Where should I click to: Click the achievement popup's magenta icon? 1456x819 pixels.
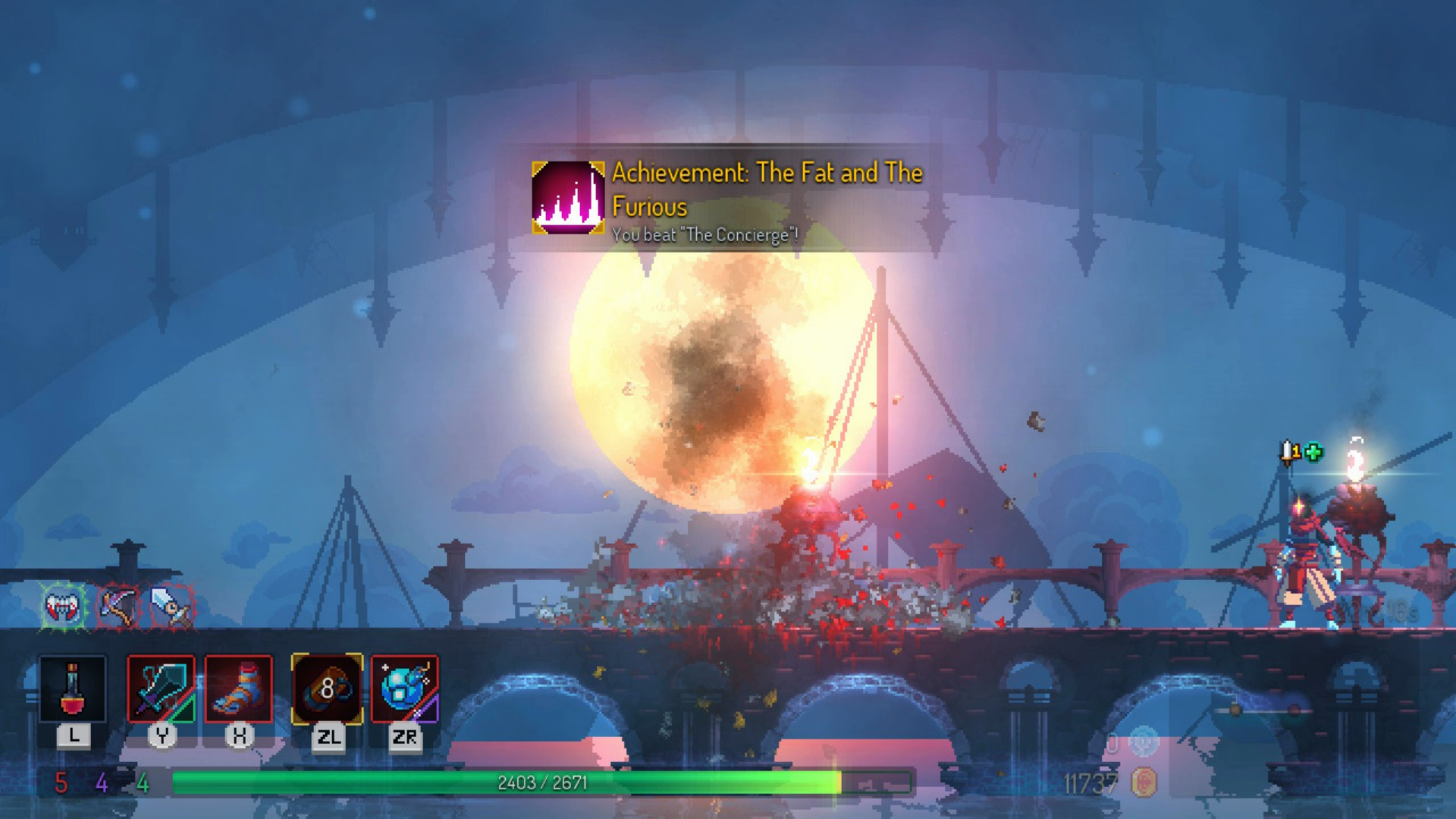point(568,197)
